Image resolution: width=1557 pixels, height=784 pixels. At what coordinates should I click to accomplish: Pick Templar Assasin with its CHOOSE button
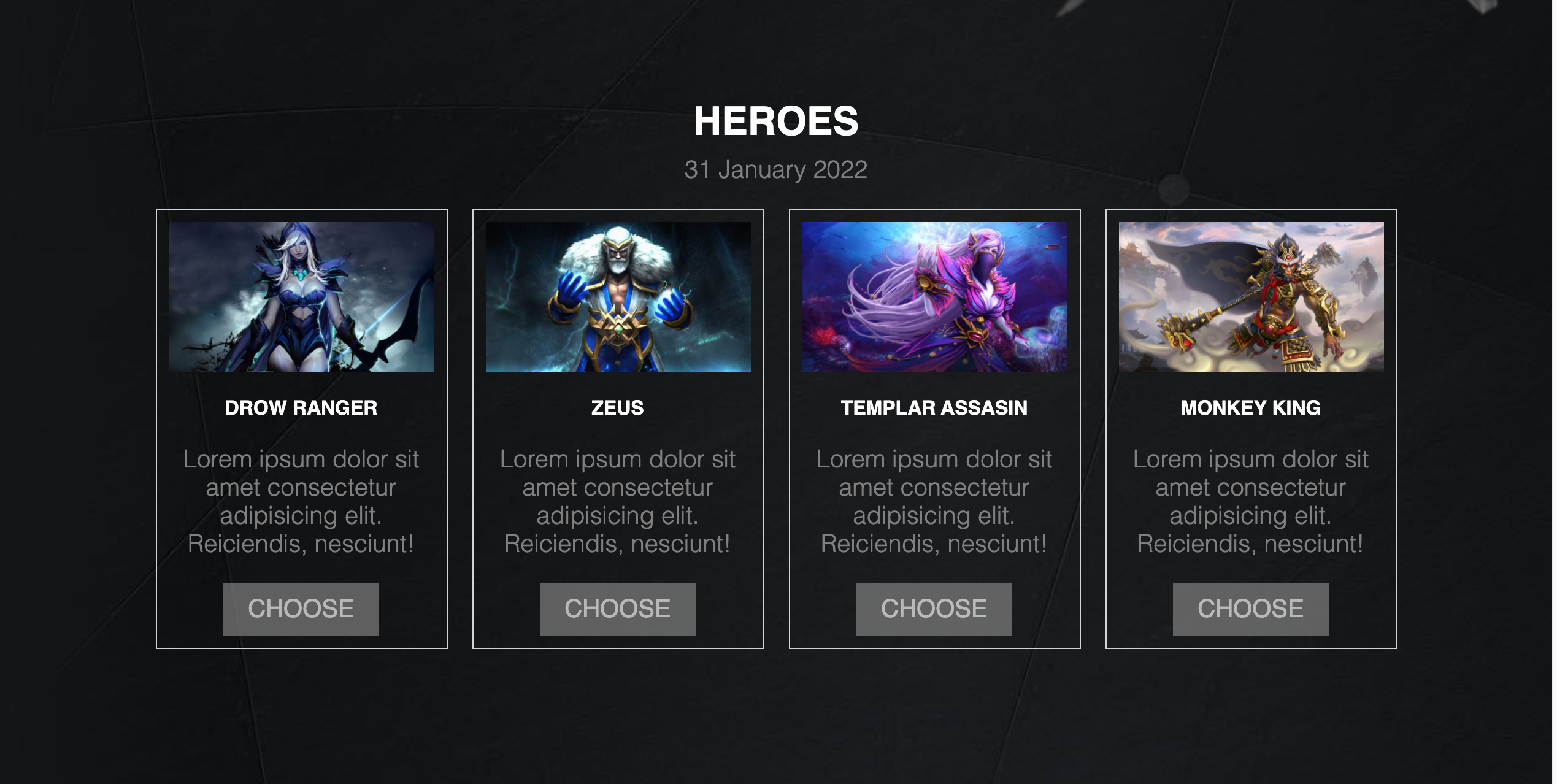click(934, 609)
